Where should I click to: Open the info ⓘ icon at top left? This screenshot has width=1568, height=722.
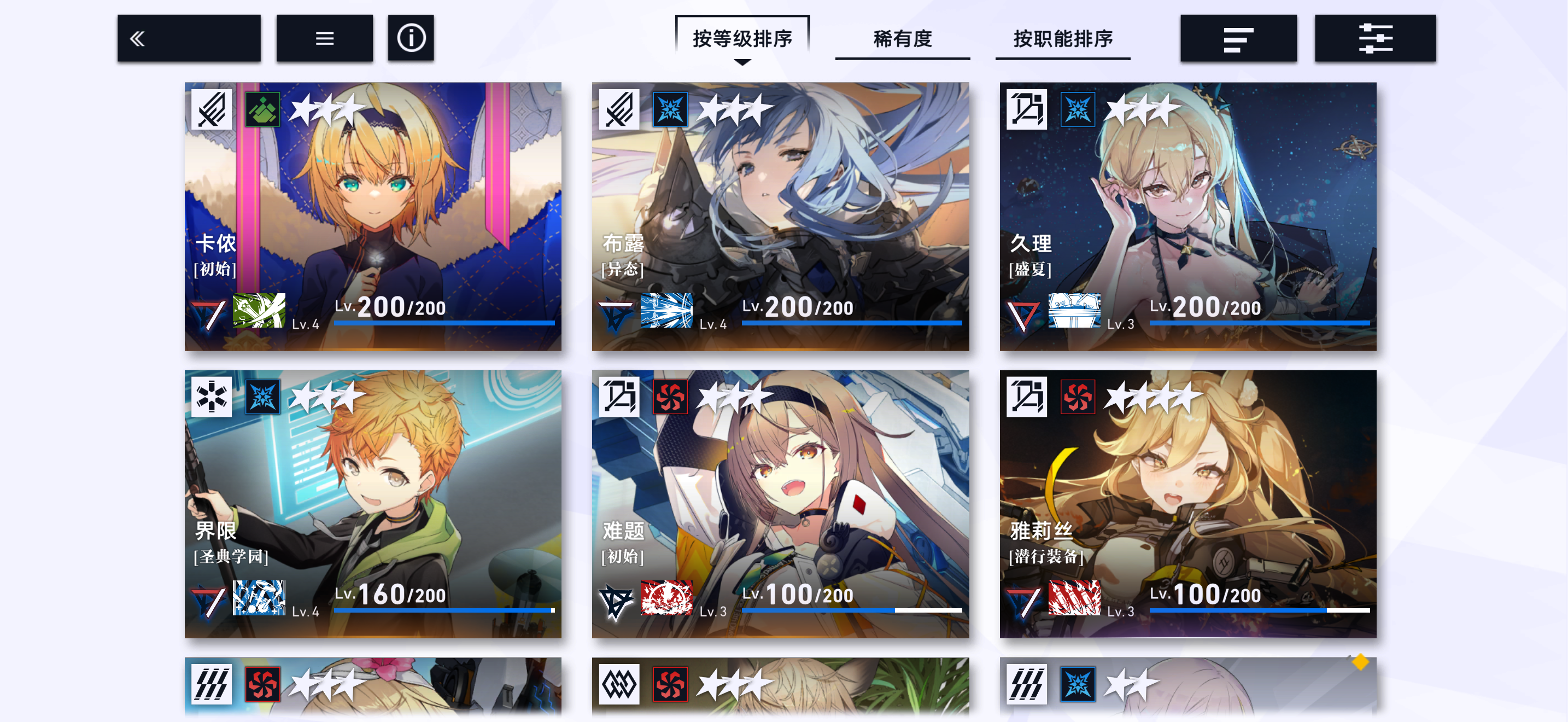pyautogui.click(x=411, y=38)
